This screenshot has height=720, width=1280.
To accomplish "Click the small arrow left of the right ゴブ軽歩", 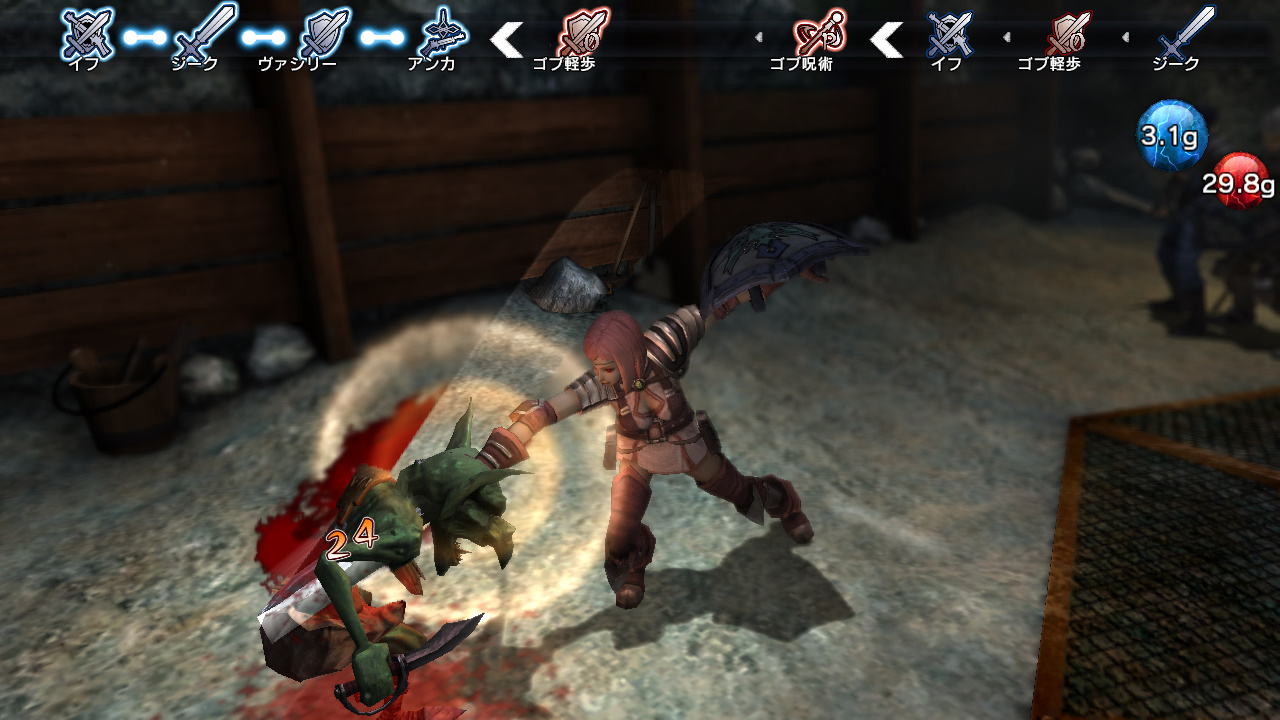I will click(x=1007, y=37).
